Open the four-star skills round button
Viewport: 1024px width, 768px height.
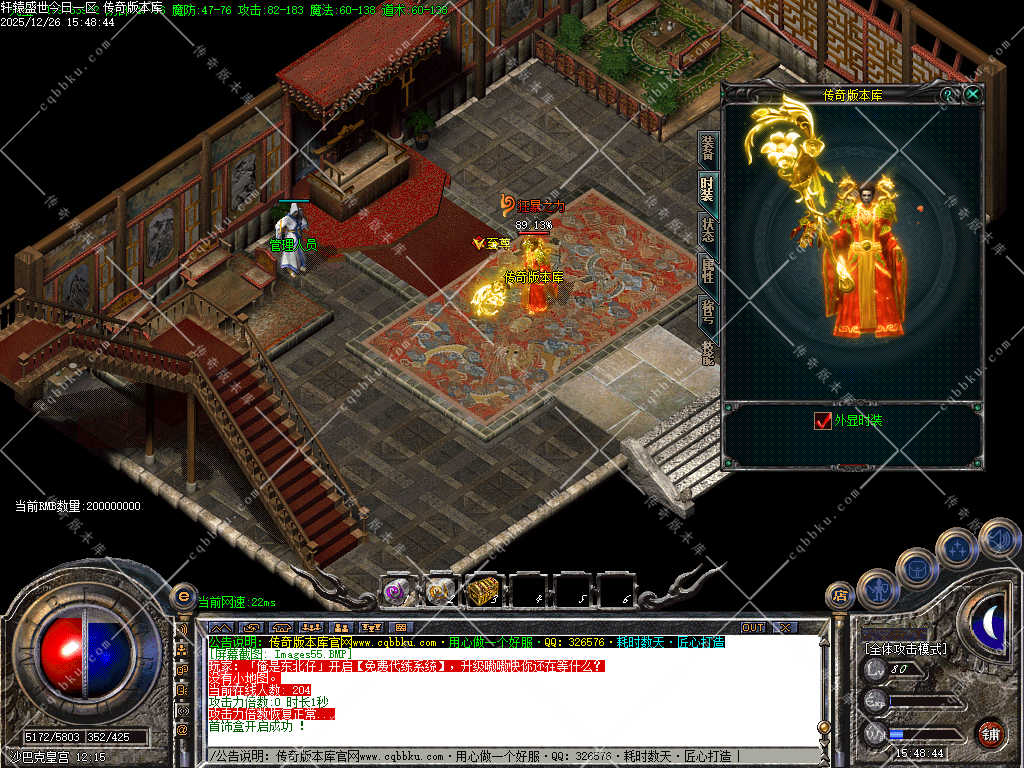pos(957,549)
